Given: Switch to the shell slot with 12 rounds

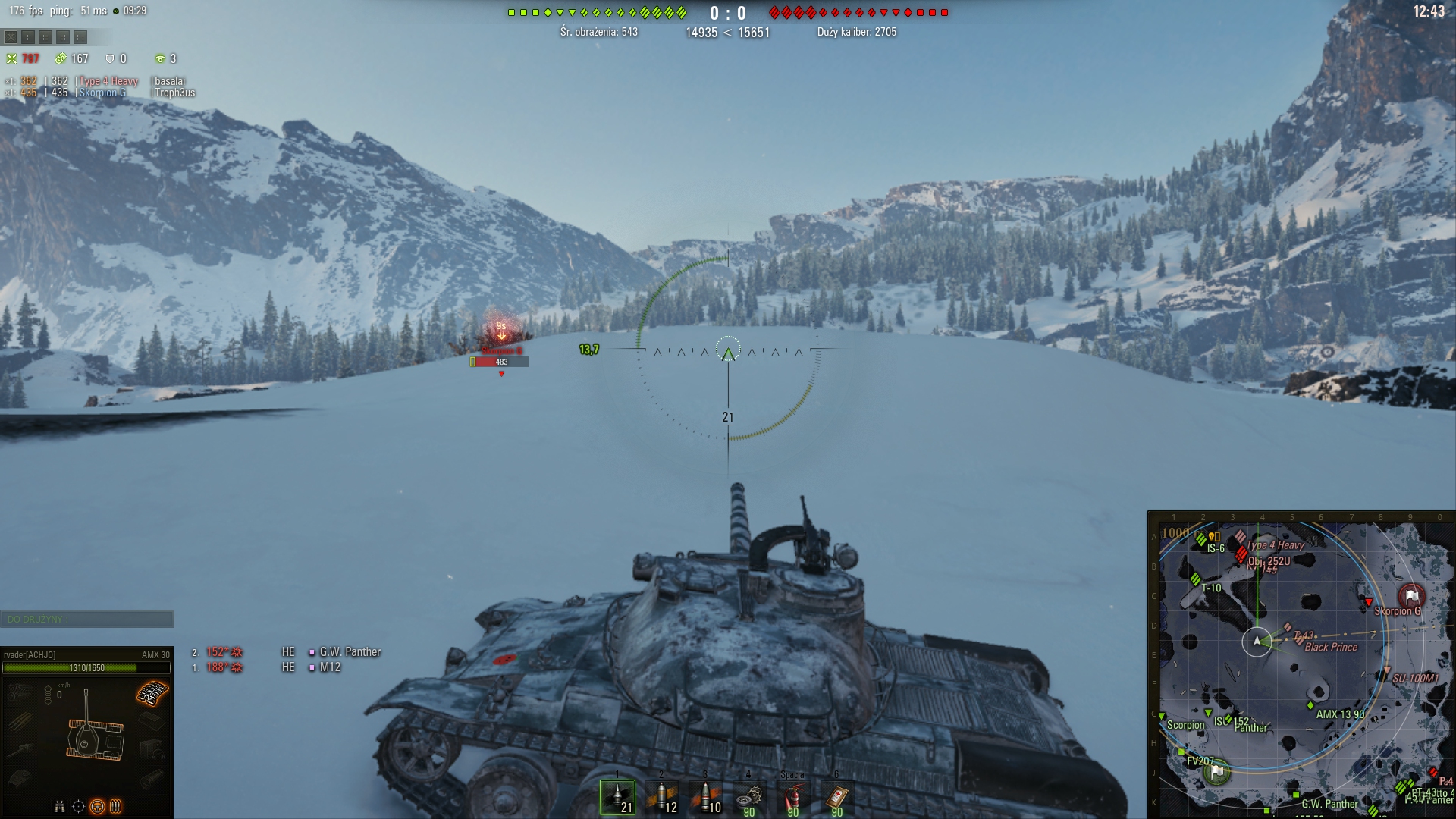Looking at the screenshot, I should 661,797.
